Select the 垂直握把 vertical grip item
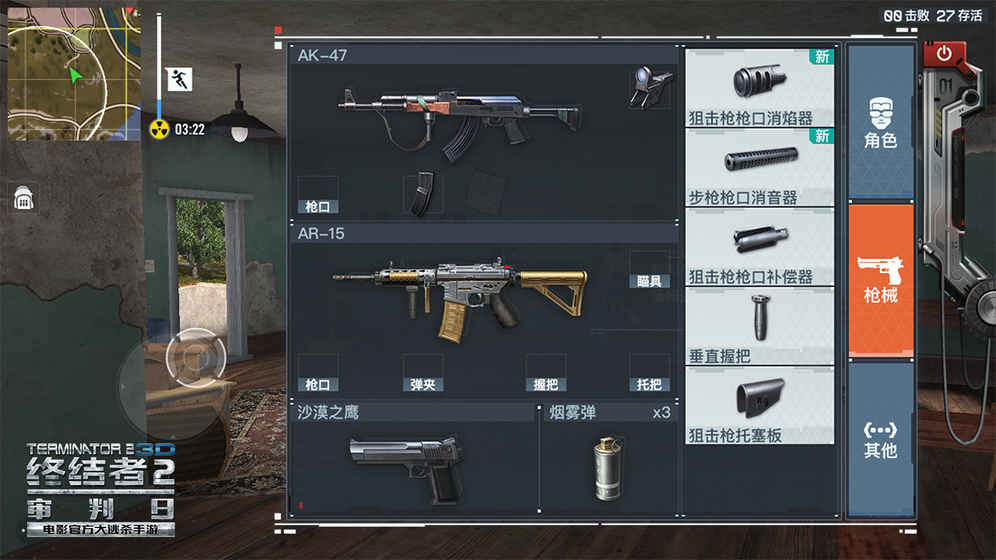Screen dimensions: 996x560 pyautogui.click(x=760, y=326)
